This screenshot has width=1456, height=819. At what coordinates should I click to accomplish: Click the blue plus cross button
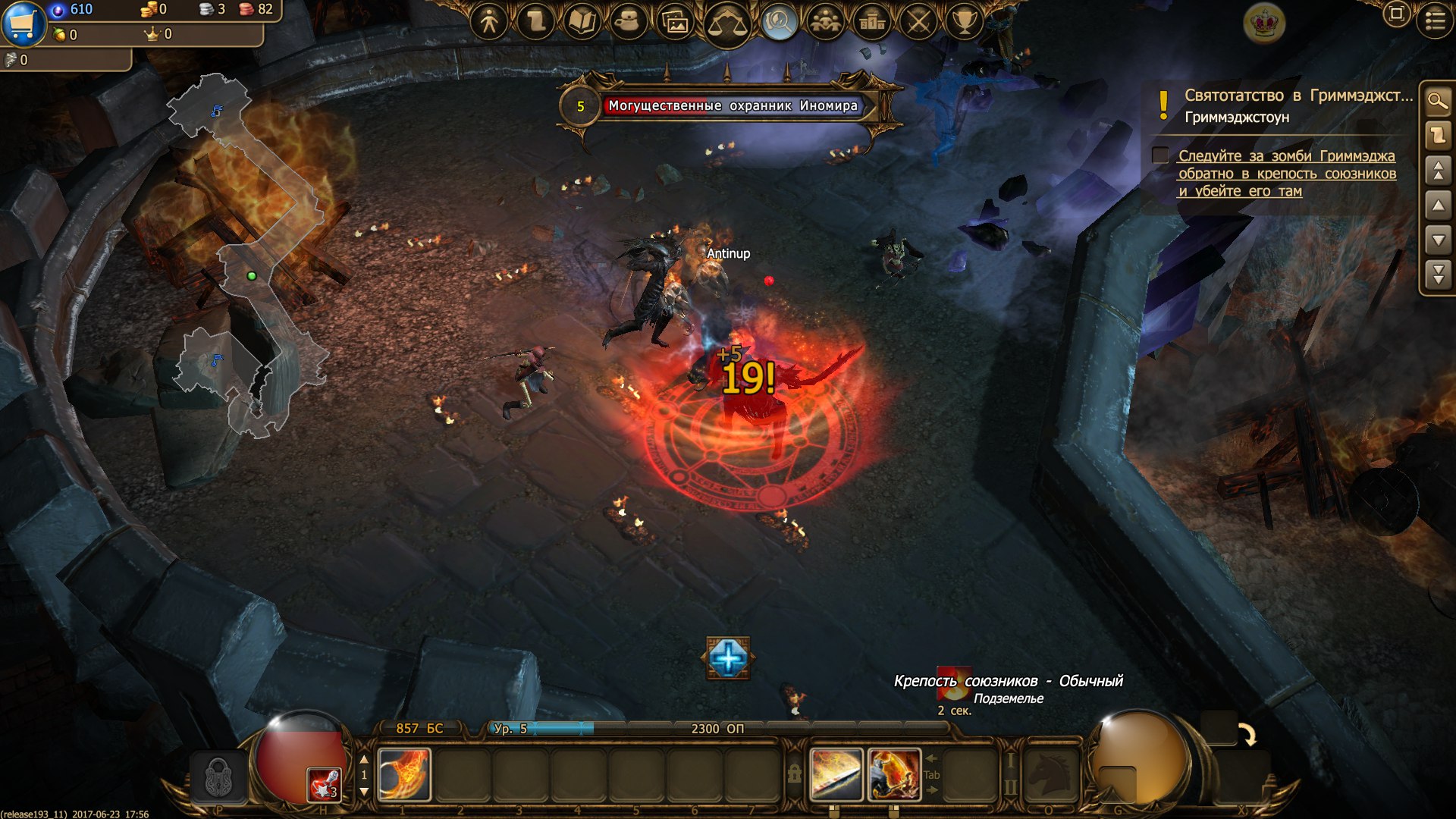click(x=728, y=657)
